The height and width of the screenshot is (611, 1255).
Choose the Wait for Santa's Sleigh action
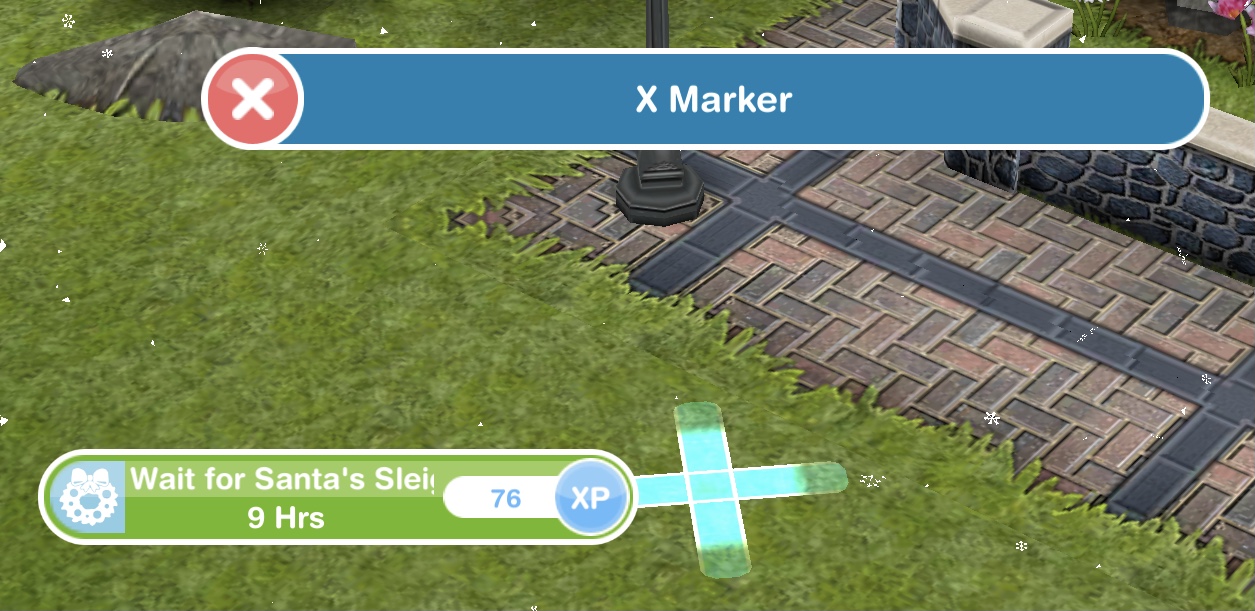(285, 497)
